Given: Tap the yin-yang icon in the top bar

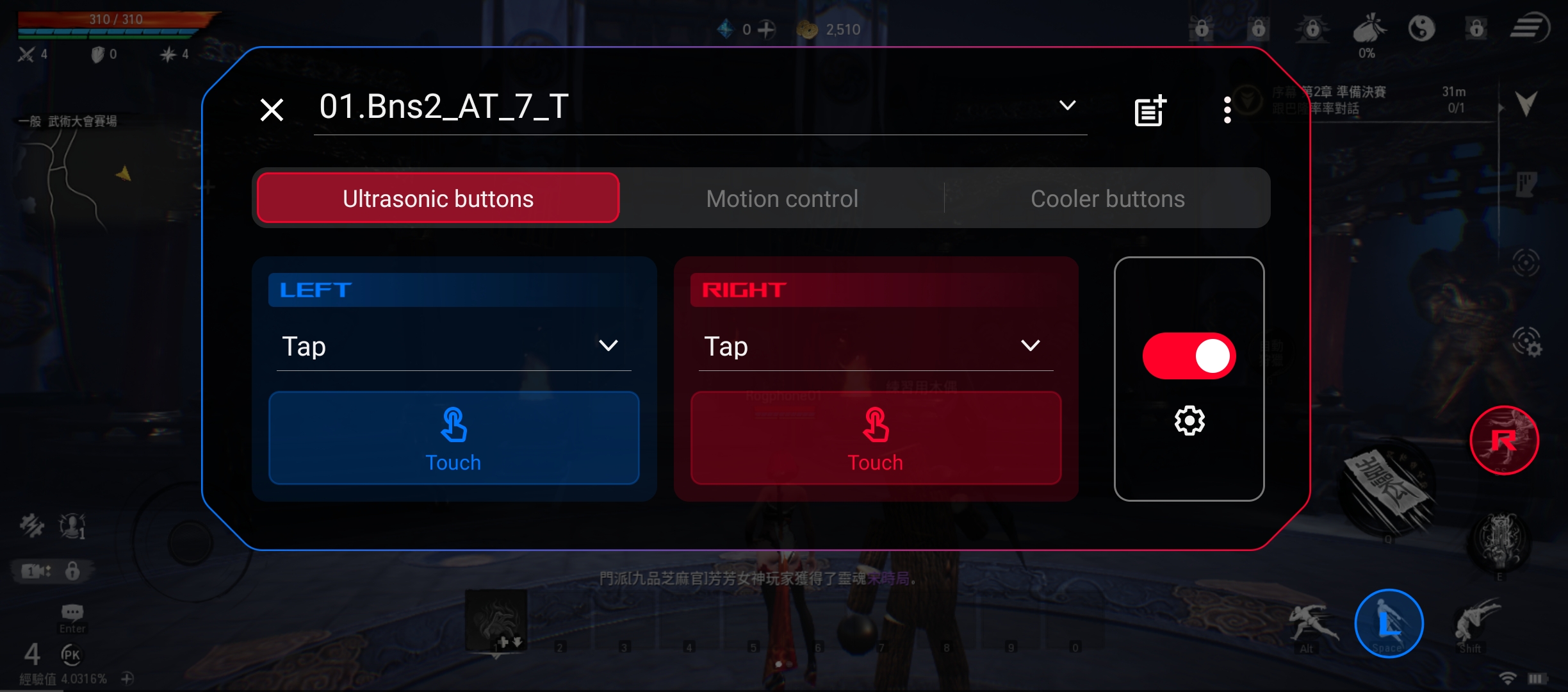Looking at the screenshot, I should tap(1423, 28).
